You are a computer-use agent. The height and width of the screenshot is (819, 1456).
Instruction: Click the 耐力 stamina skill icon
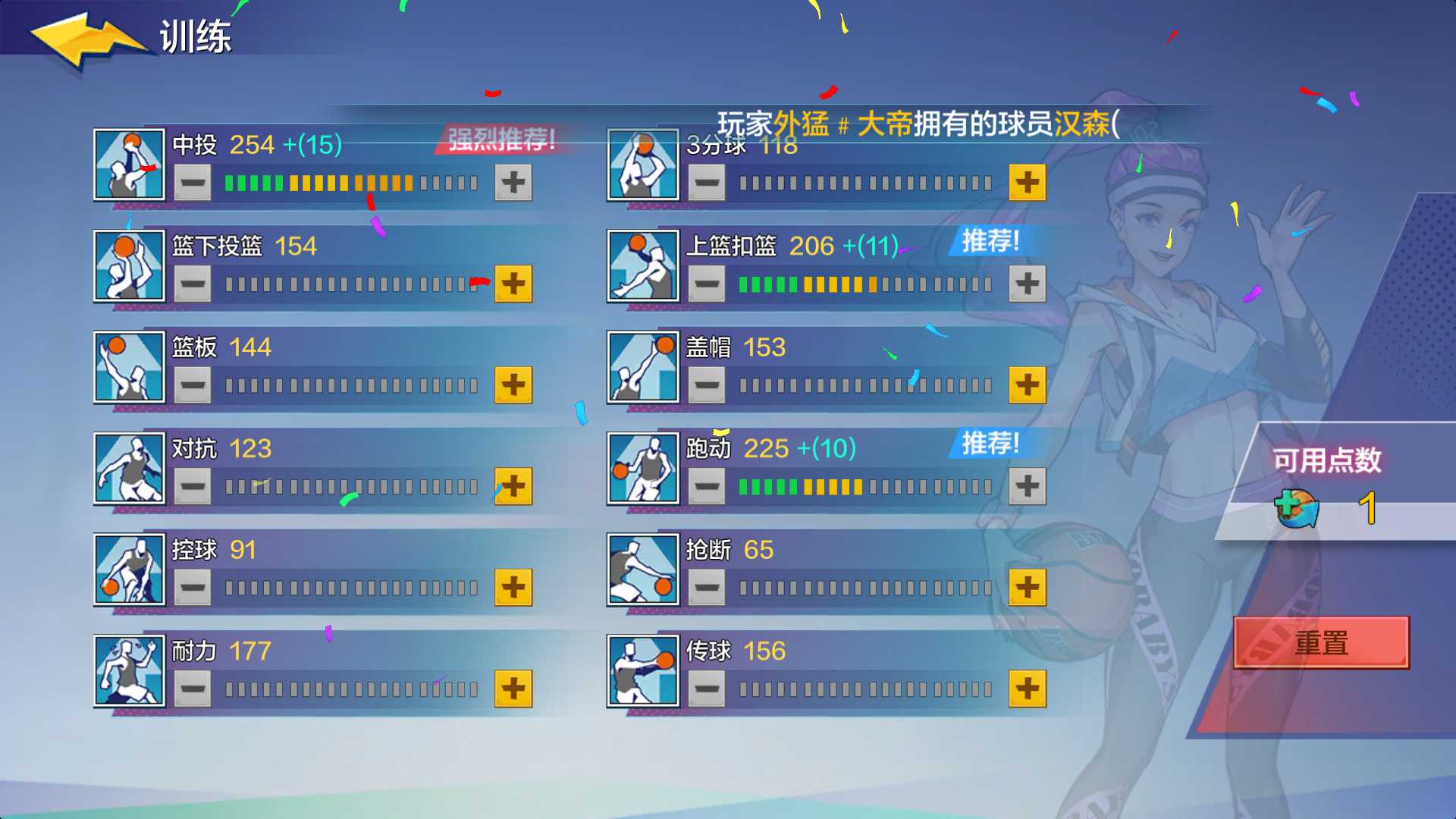pos(129,671)
